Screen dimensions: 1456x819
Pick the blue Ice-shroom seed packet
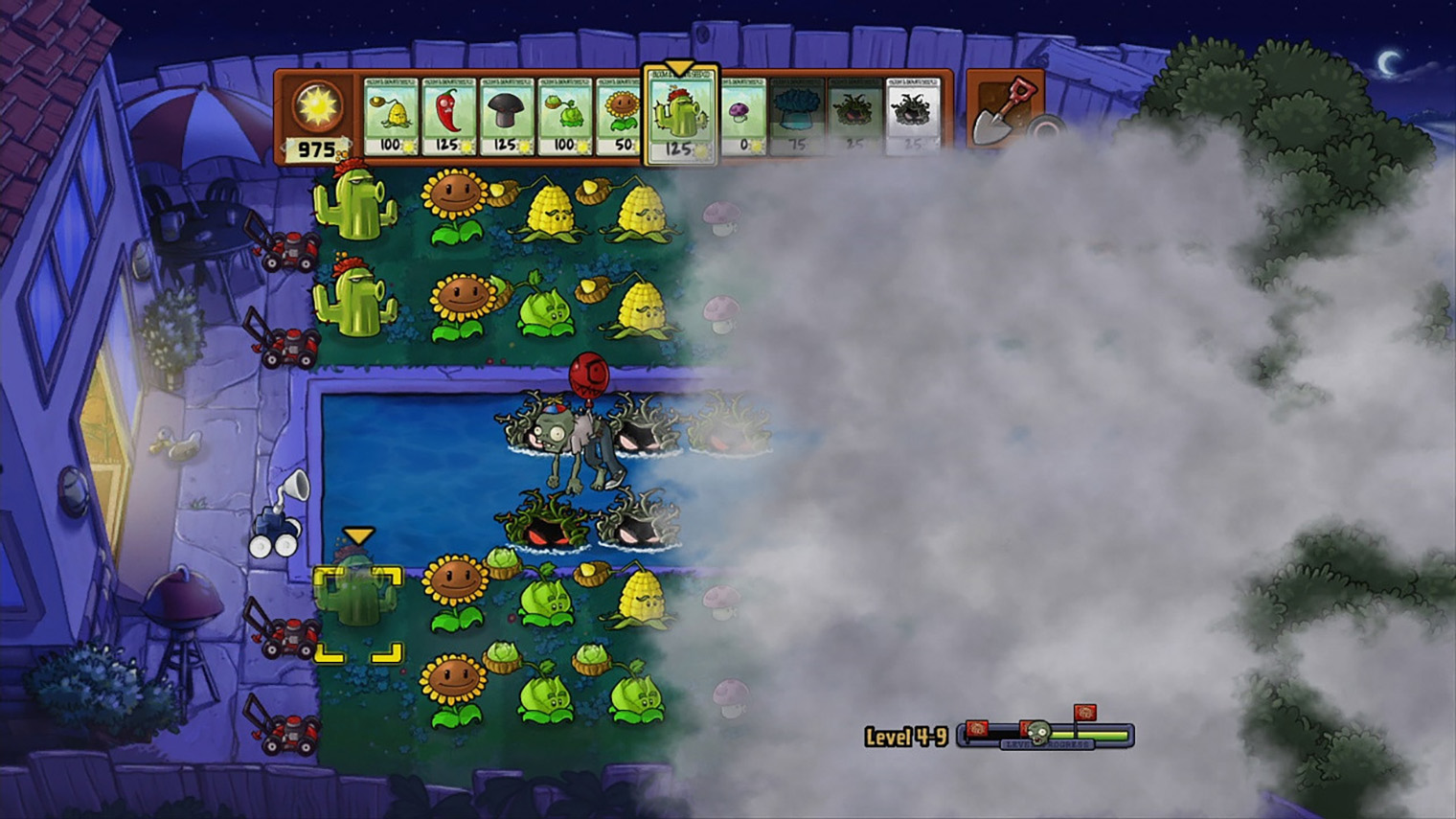pos(797,117)
